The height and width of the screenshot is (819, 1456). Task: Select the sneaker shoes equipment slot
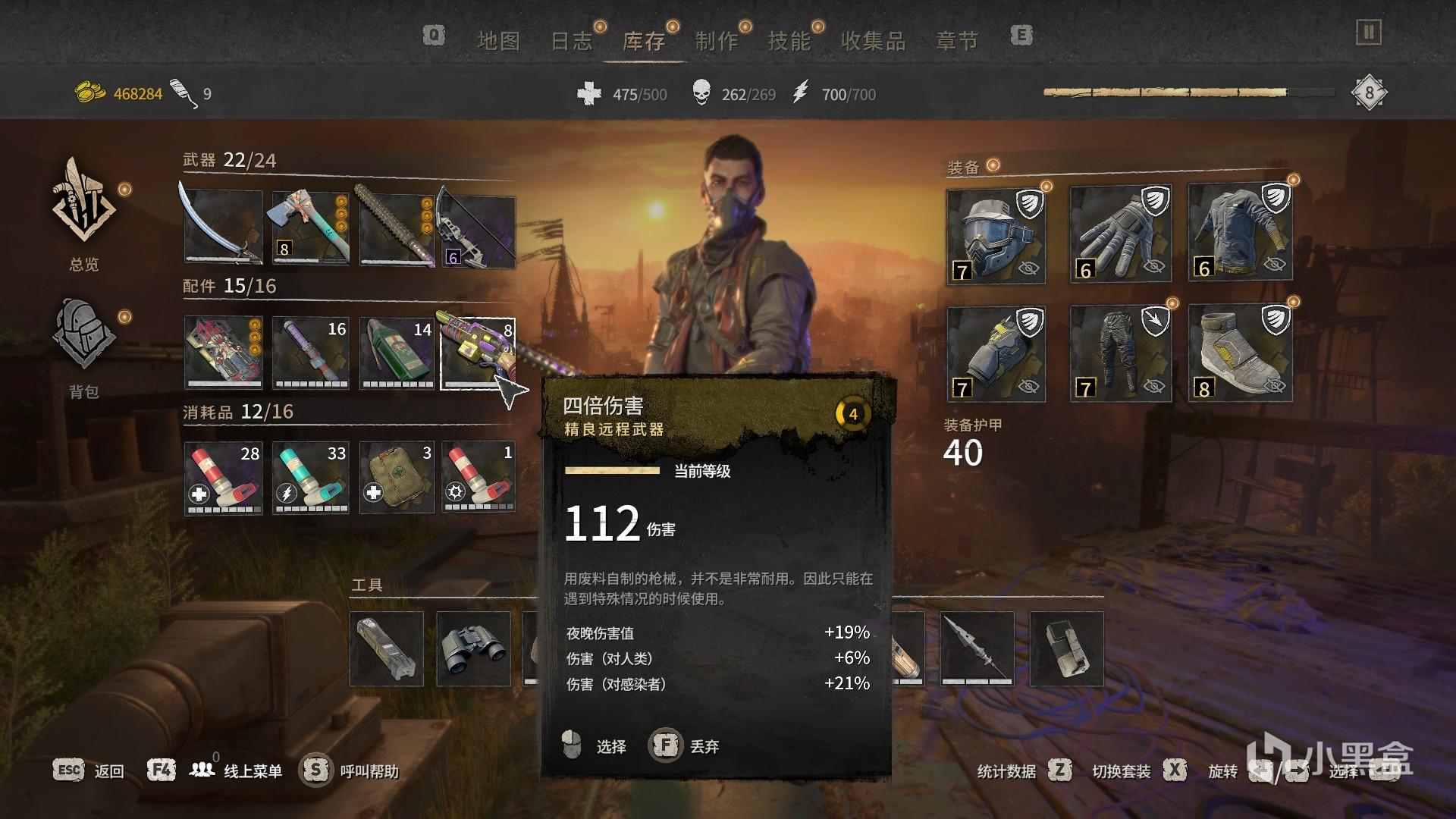[x=1240, y=353]
